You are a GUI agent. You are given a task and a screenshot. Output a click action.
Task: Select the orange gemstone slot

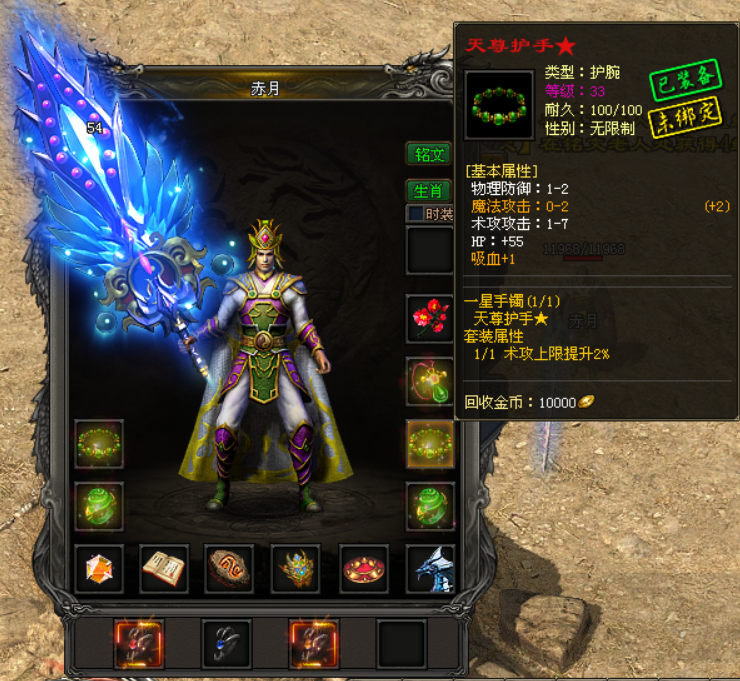coord(99,569)
